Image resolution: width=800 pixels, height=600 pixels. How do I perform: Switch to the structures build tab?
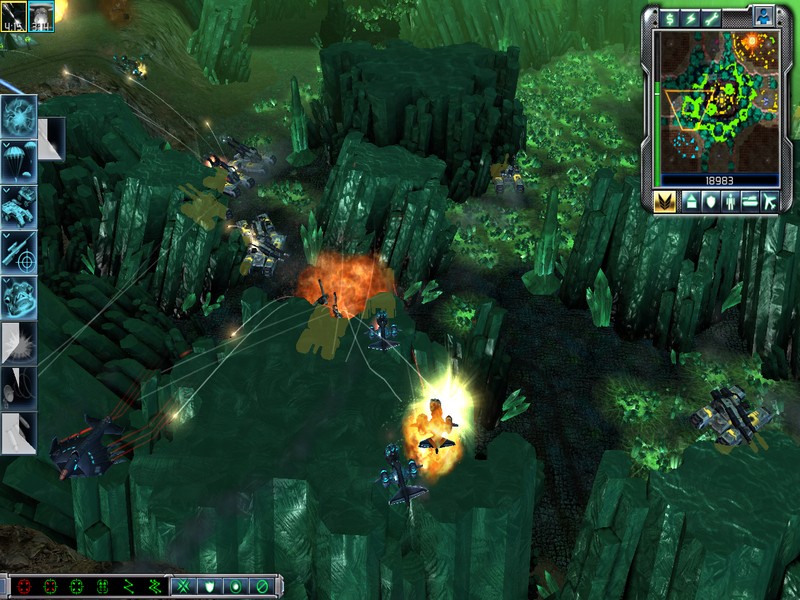pyautogui.click(x=691, y=201)
